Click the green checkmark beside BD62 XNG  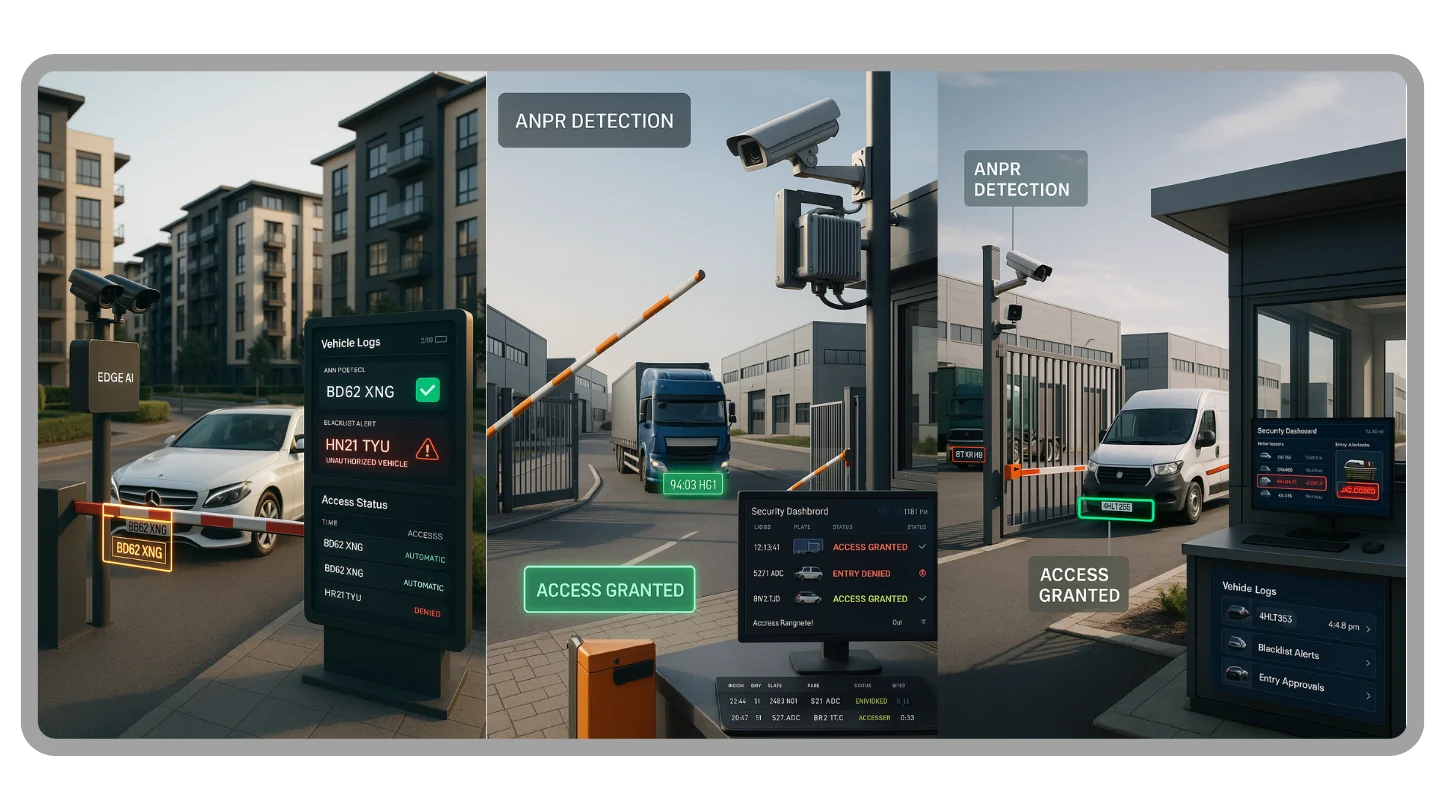[427, 390]
